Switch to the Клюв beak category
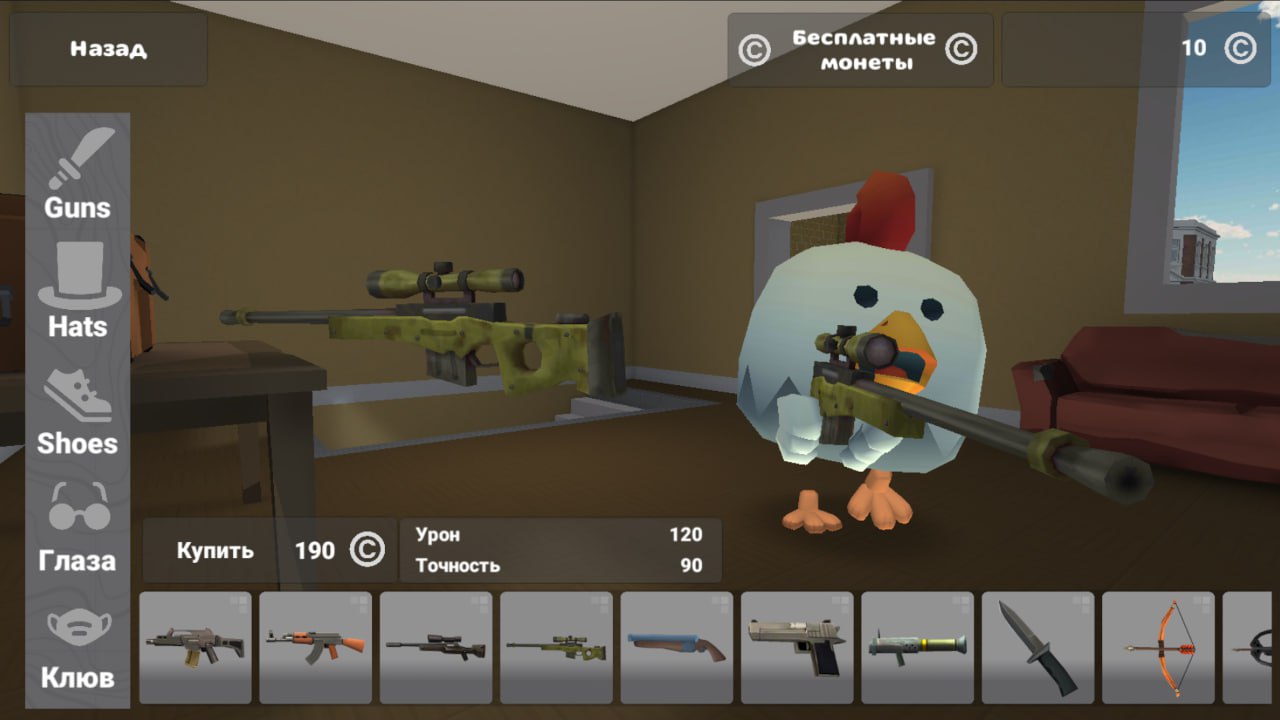This screenshot has width=1280, height=720. 77,648
